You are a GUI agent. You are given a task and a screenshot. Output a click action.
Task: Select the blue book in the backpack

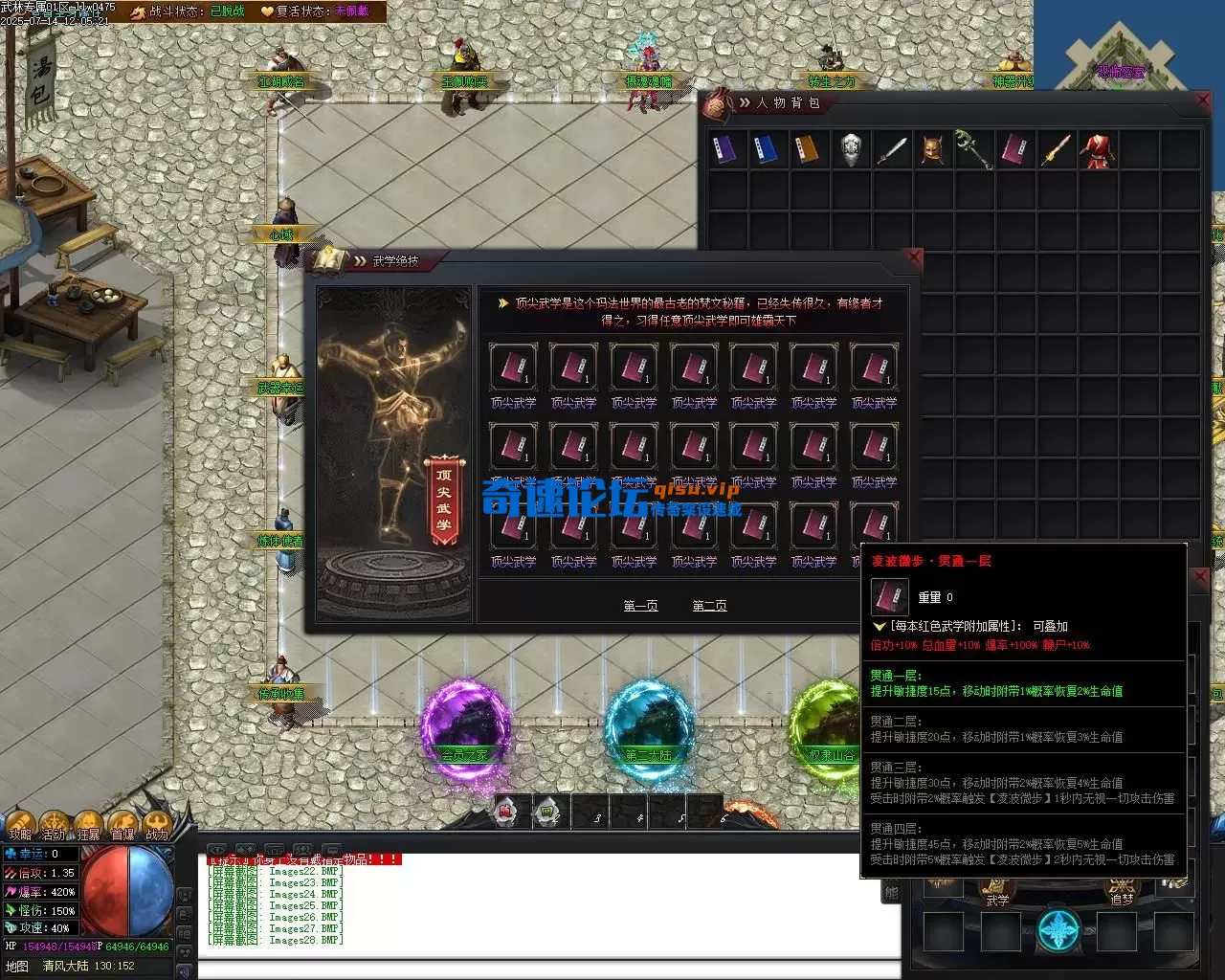(768, 149)
